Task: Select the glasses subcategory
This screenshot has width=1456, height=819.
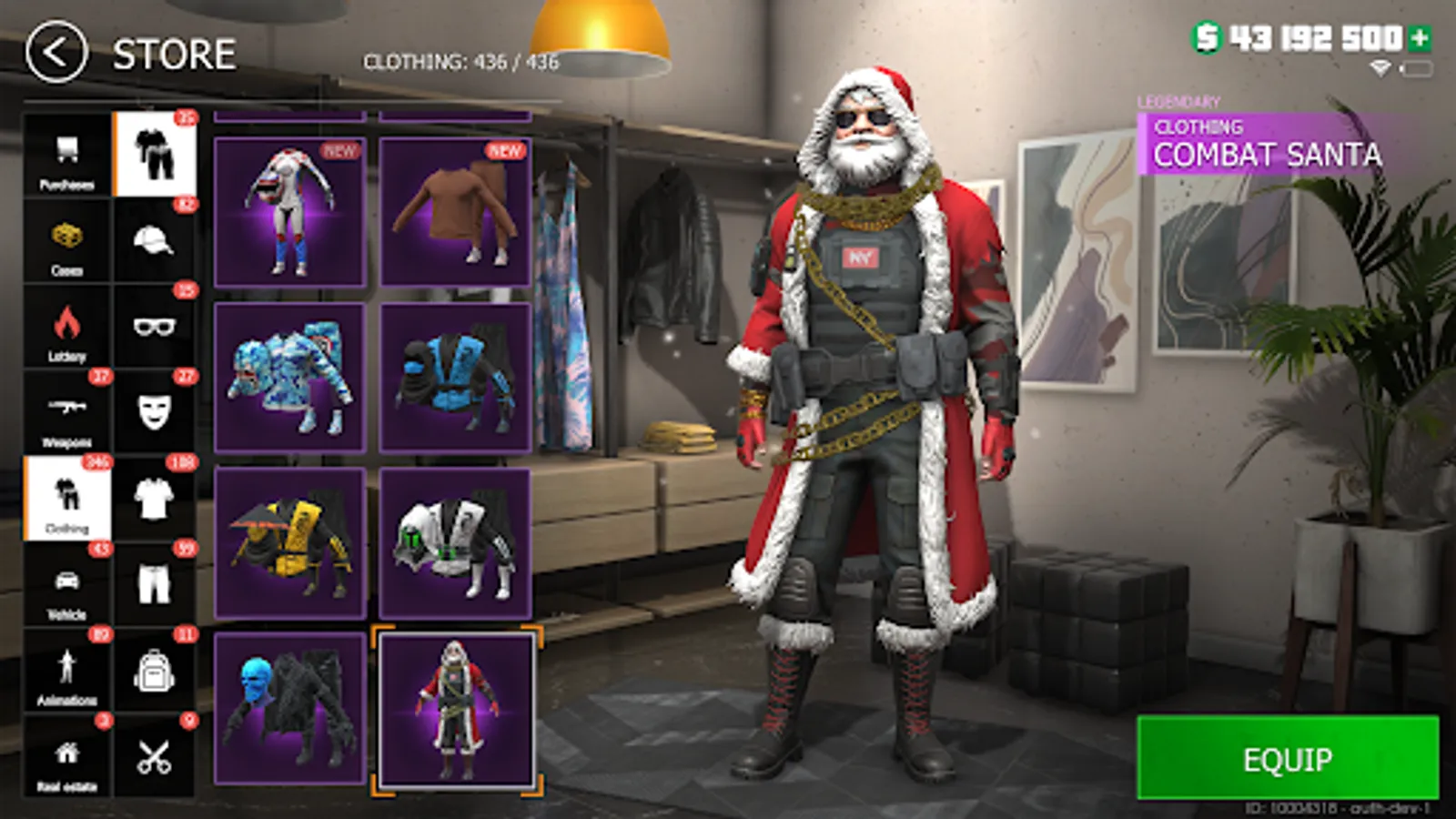Action: [155, 326]
